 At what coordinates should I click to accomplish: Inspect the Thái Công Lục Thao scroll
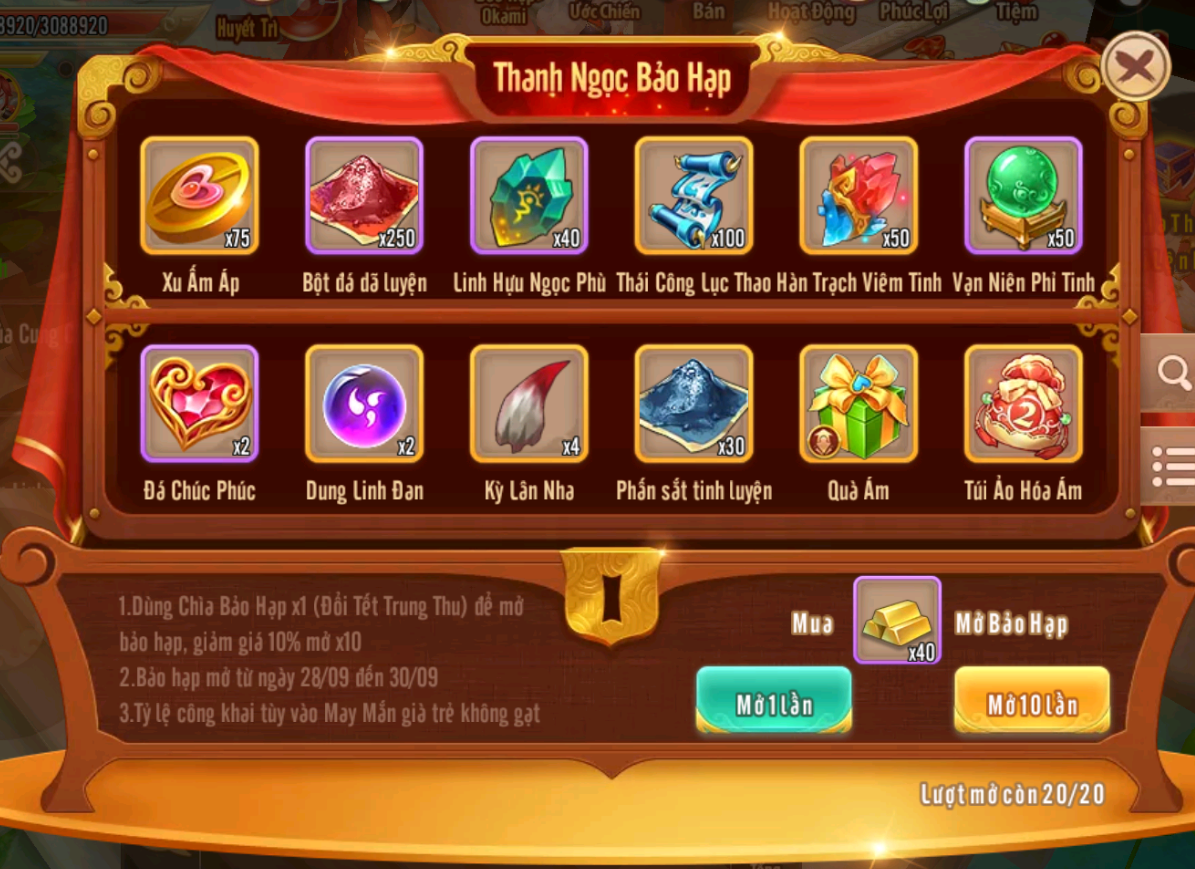click(694, 196)
